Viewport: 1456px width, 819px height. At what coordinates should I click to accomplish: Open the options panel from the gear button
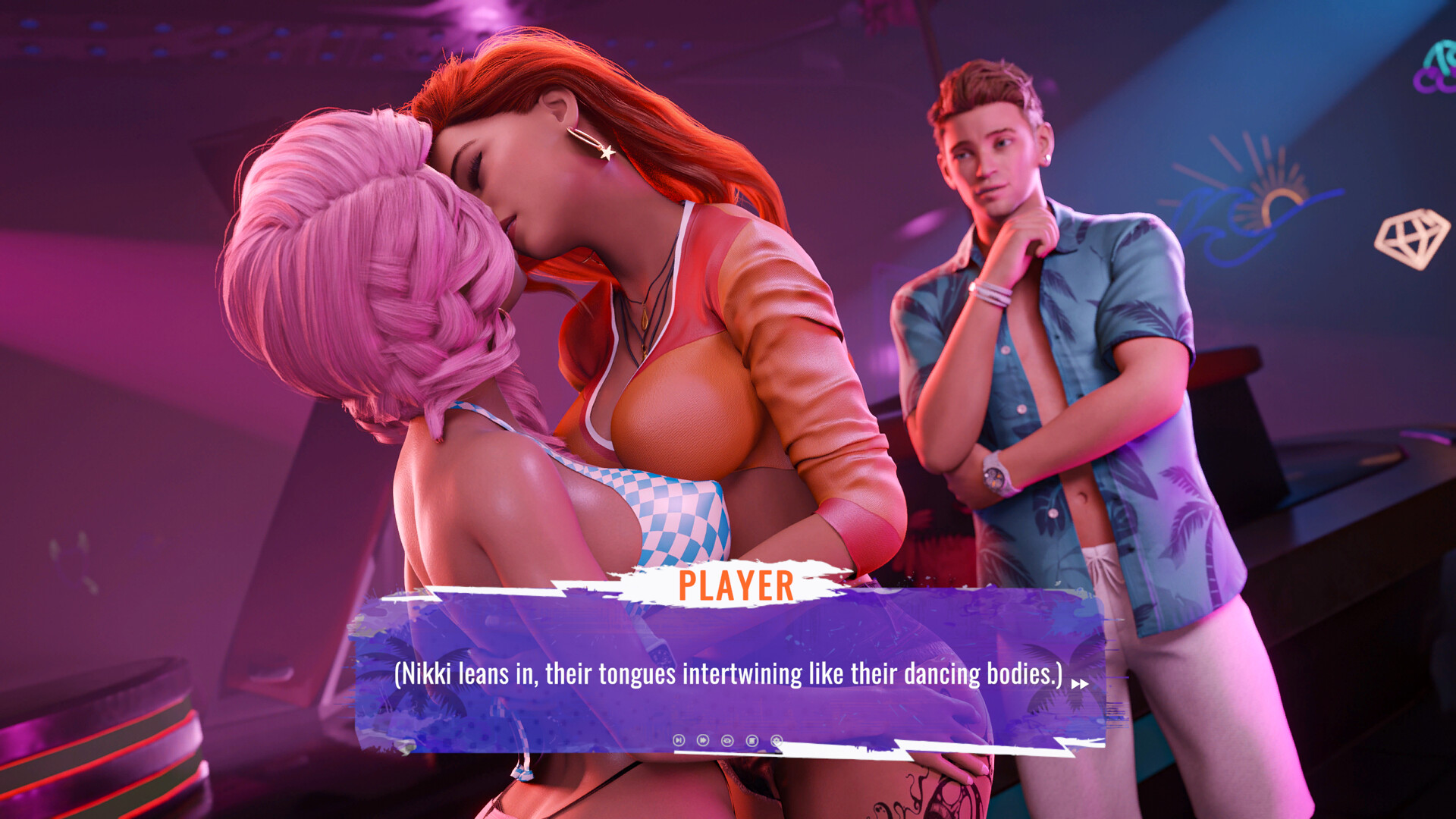point(775,739)
